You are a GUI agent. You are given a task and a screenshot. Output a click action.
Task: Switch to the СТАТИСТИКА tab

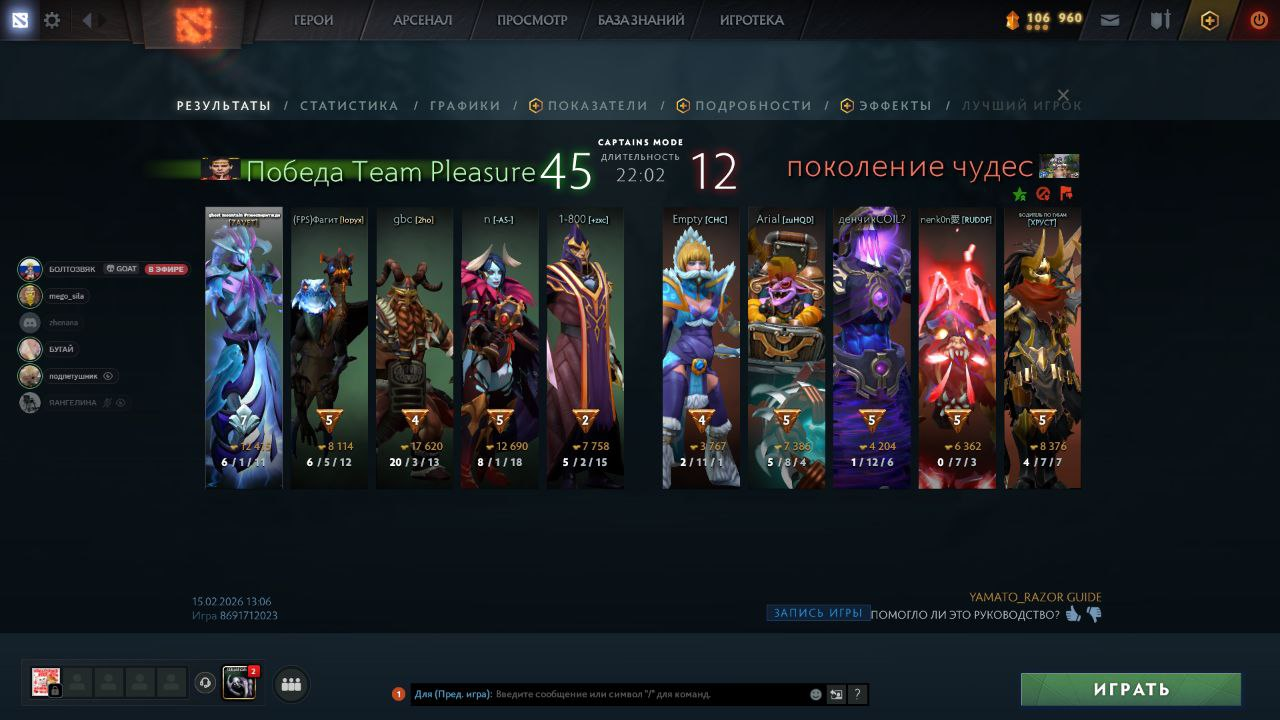(349, 106)
